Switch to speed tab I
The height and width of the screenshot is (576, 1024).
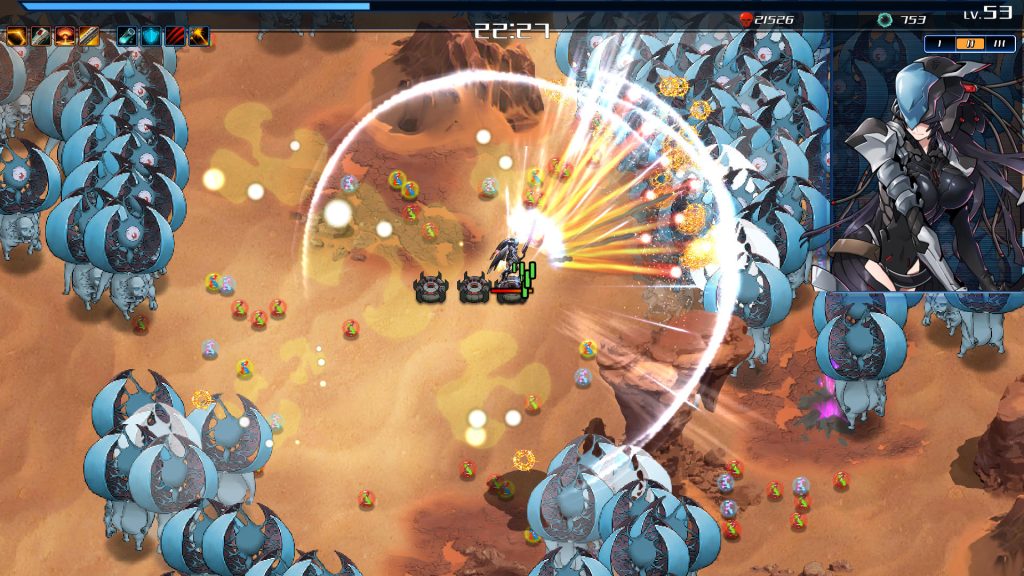pos(941,44)
